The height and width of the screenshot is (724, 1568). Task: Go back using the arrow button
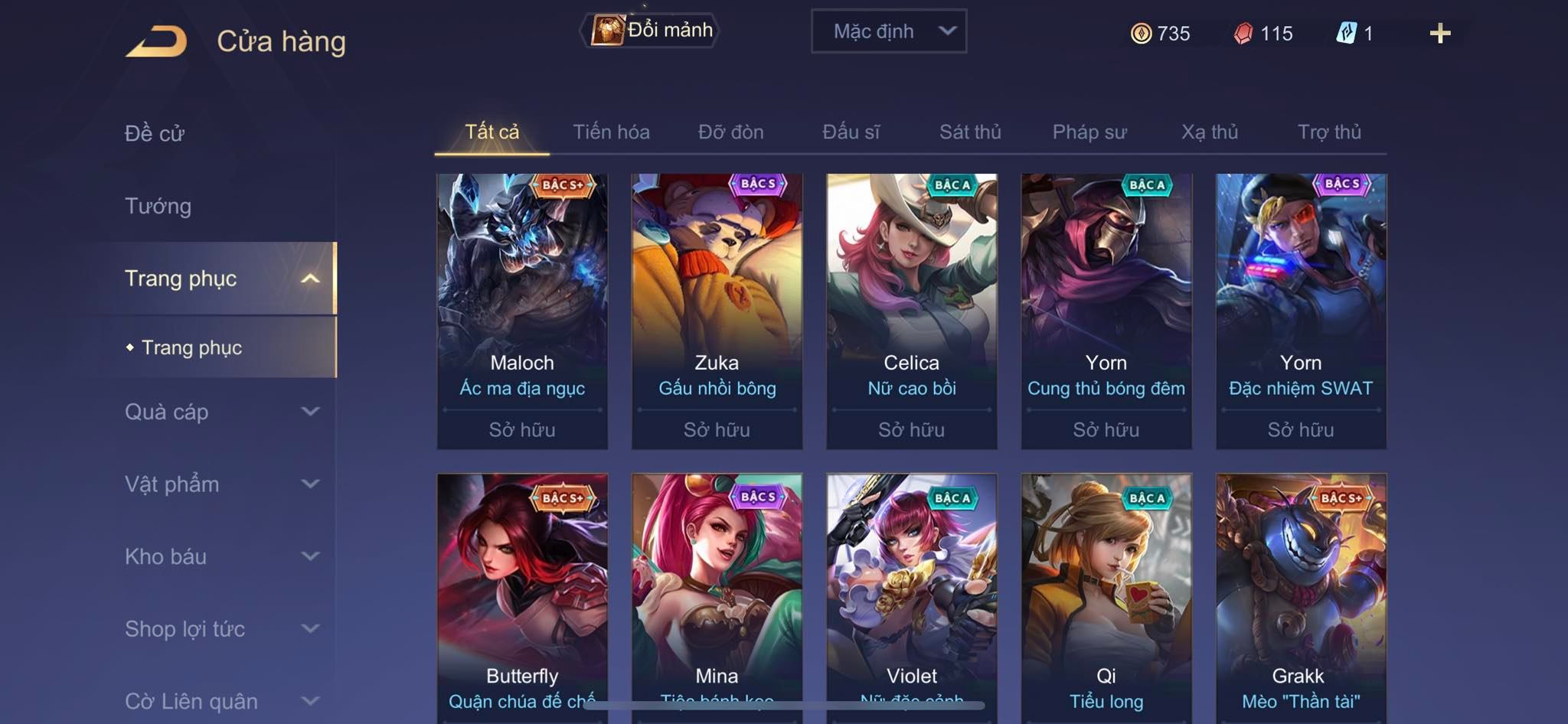point(157,41)
